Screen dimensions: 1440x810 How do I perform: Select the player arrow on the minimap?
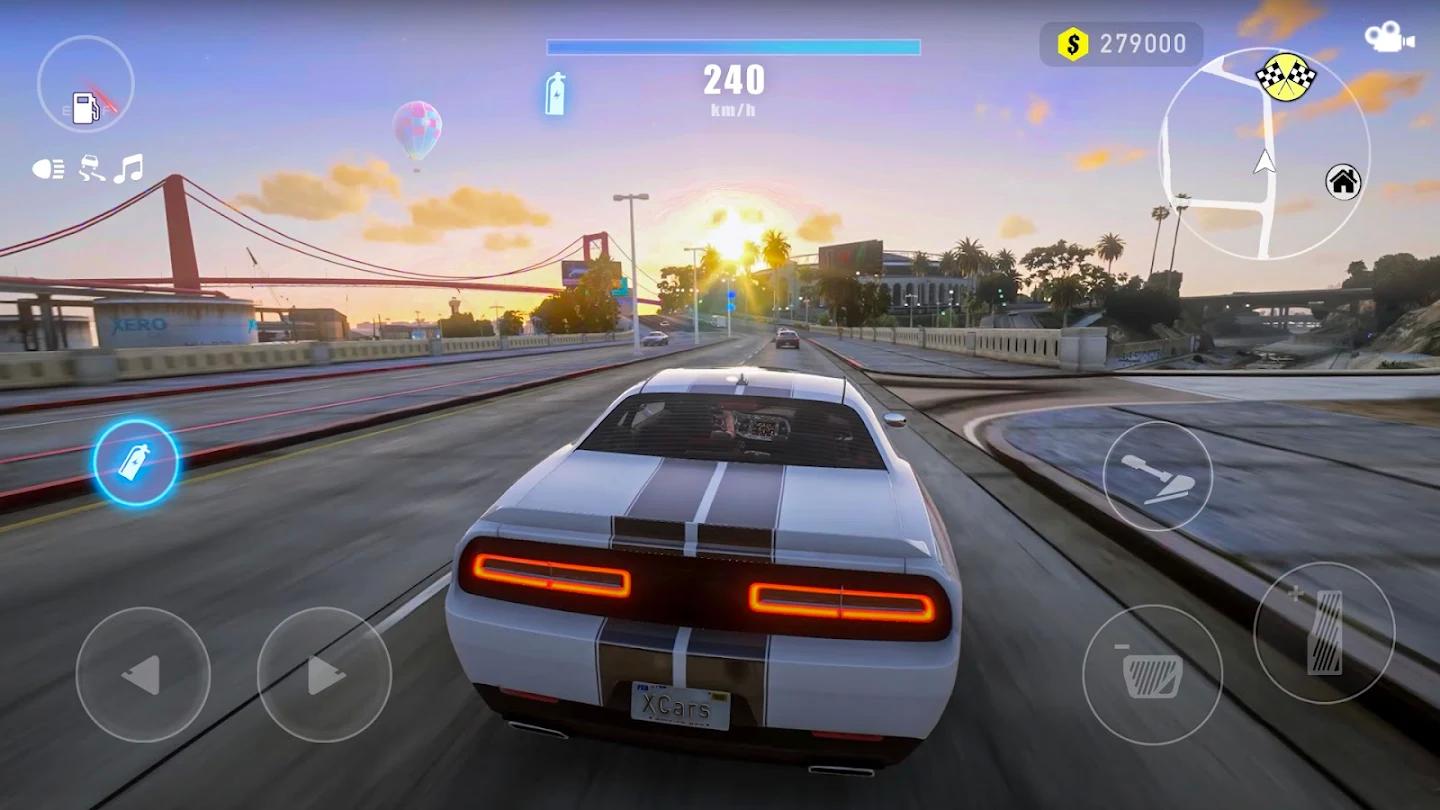point(1265,161)
